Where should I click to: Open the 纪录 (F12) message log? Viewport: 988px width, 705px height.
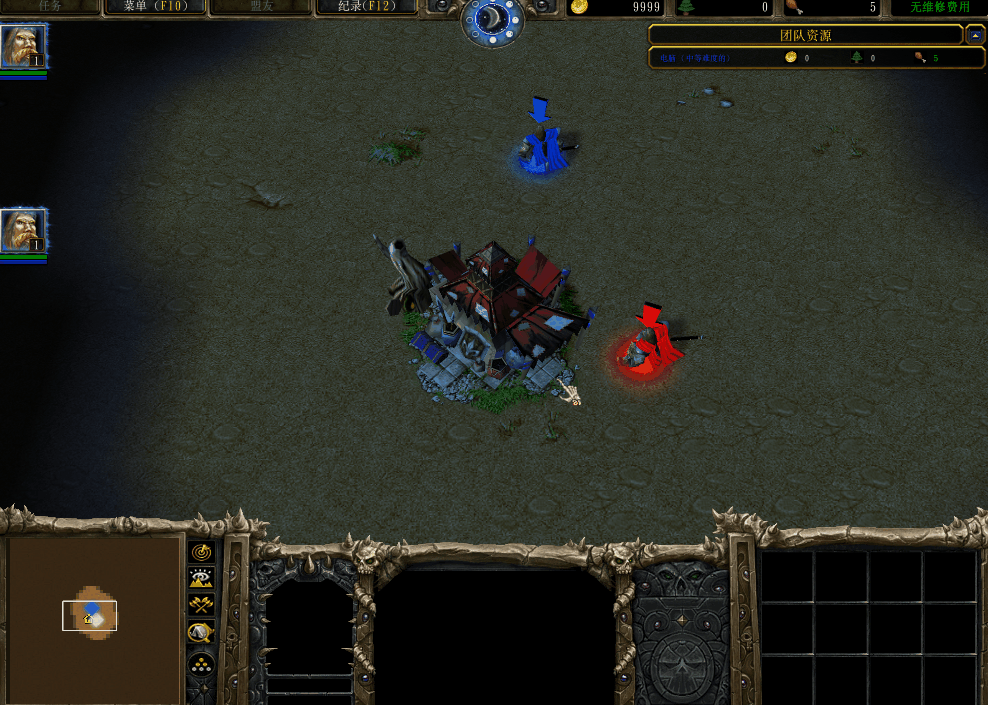pyautogui.click(x=366, y=7)
